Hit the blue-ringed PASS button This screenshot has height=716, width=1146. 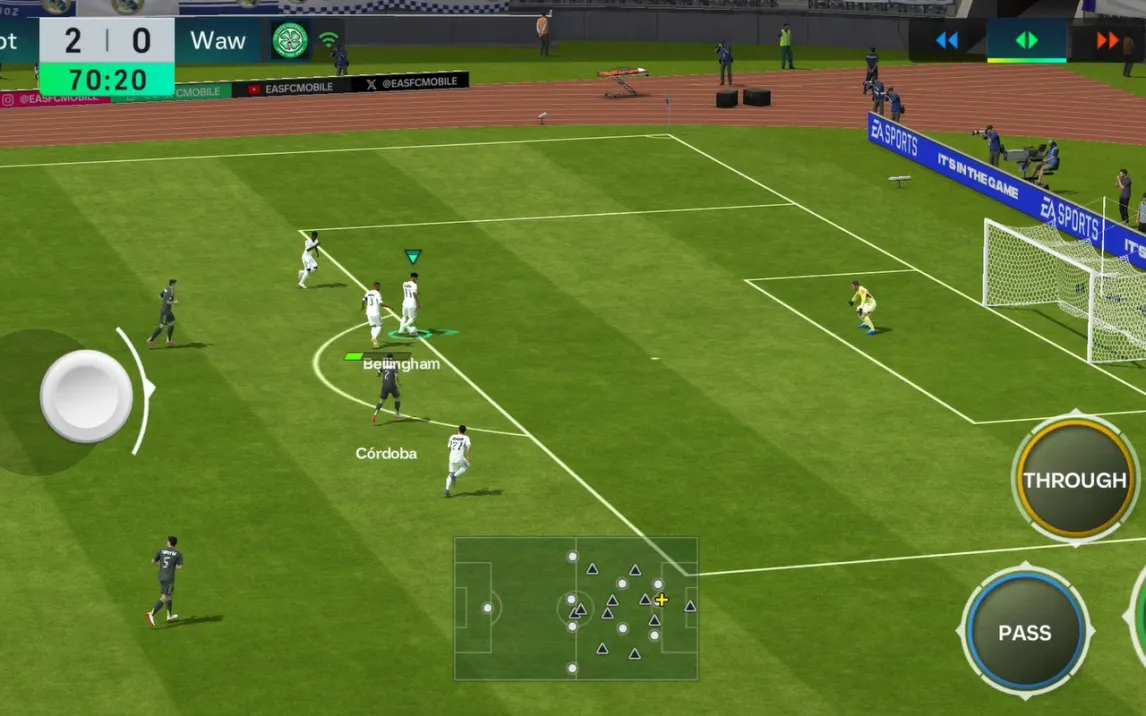coord(1025,632)
